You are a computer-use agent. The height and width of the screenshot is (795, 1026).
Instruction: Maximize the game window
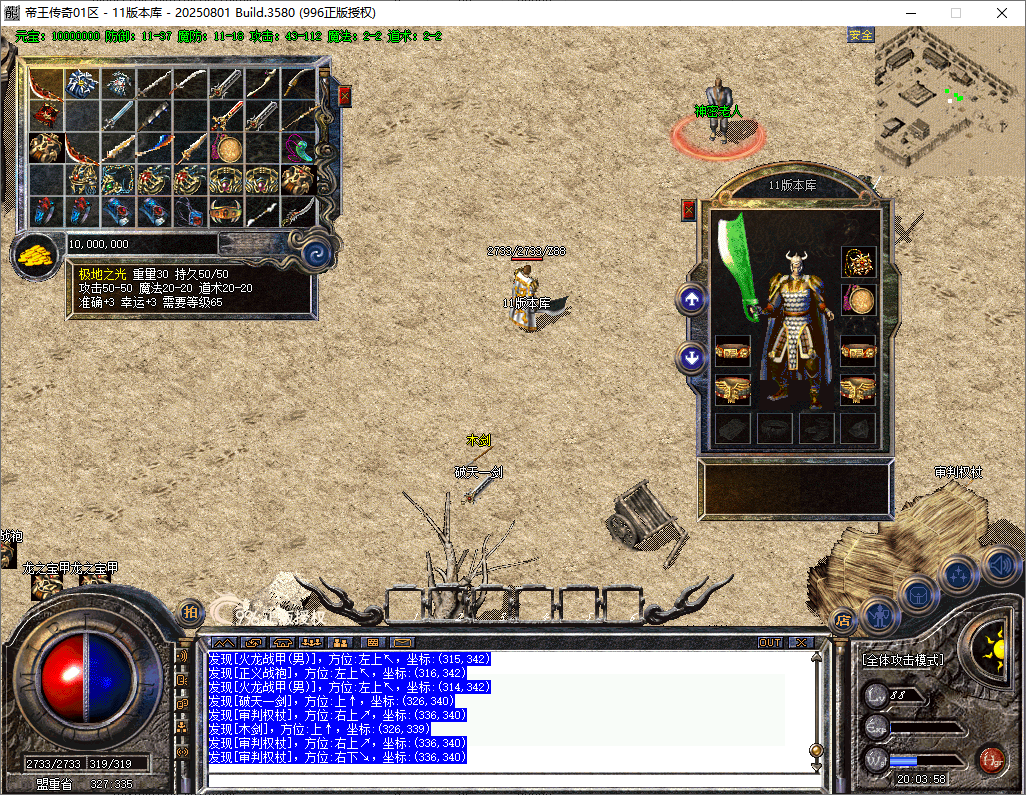point(955,13)
